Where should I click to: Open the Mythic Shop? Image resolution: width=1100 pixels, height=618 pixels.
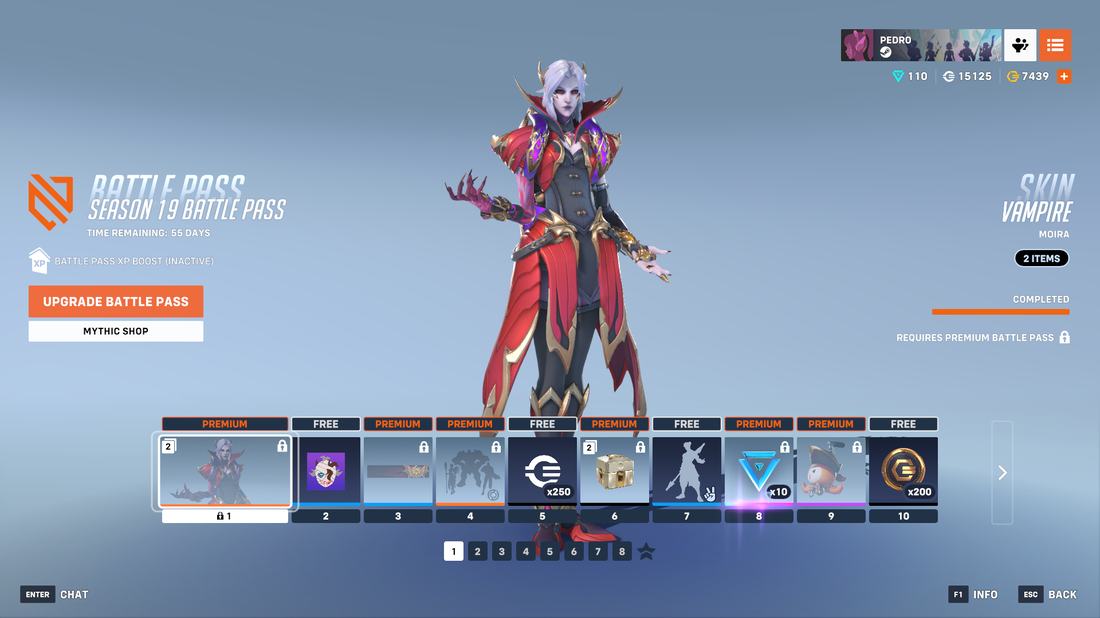click(x=116, y=331)
